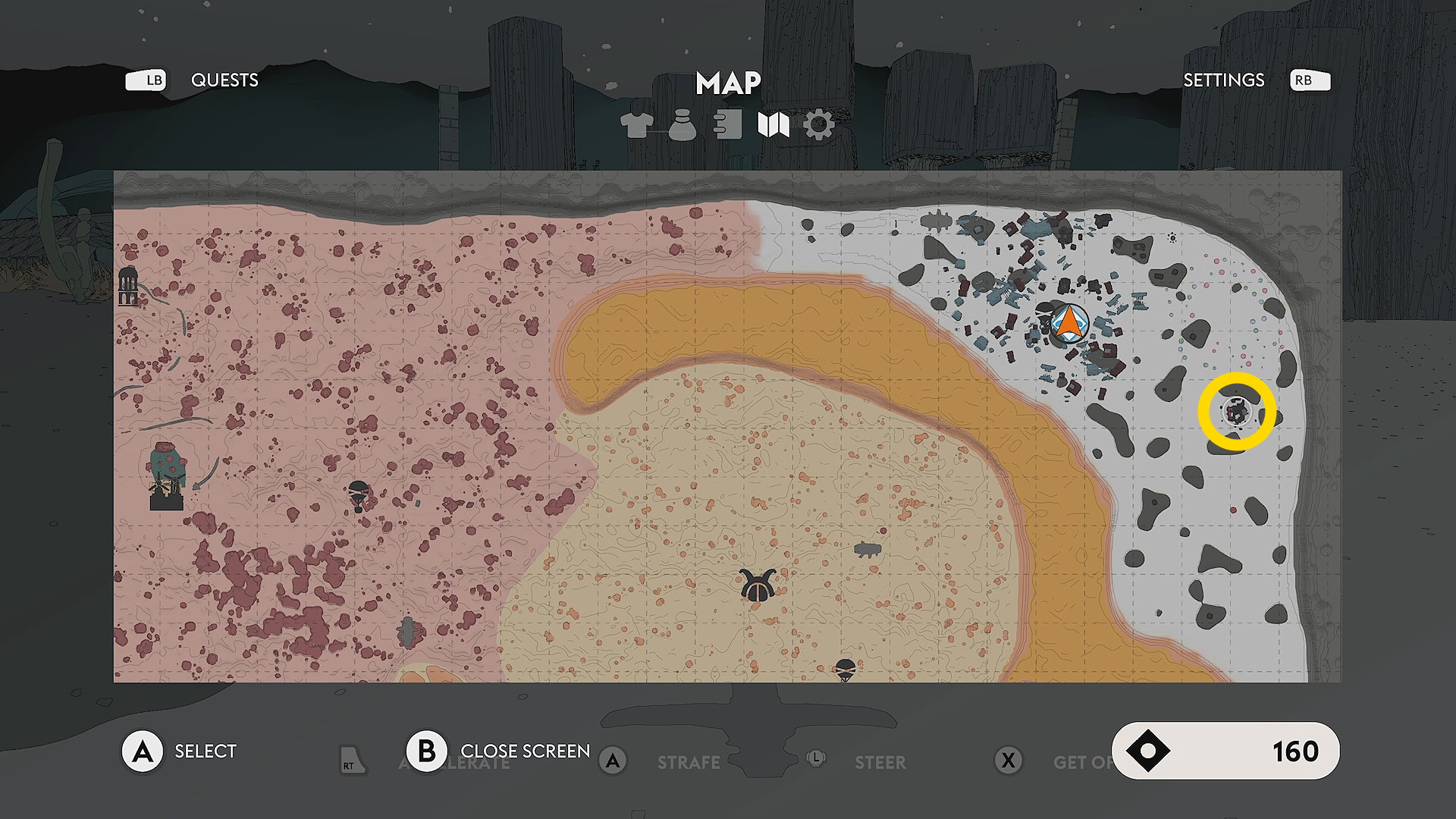Pick the teal-topped structure marker on the map
Image resolution: width=1456 pixels, height=819 pixels.
(167, 476)
